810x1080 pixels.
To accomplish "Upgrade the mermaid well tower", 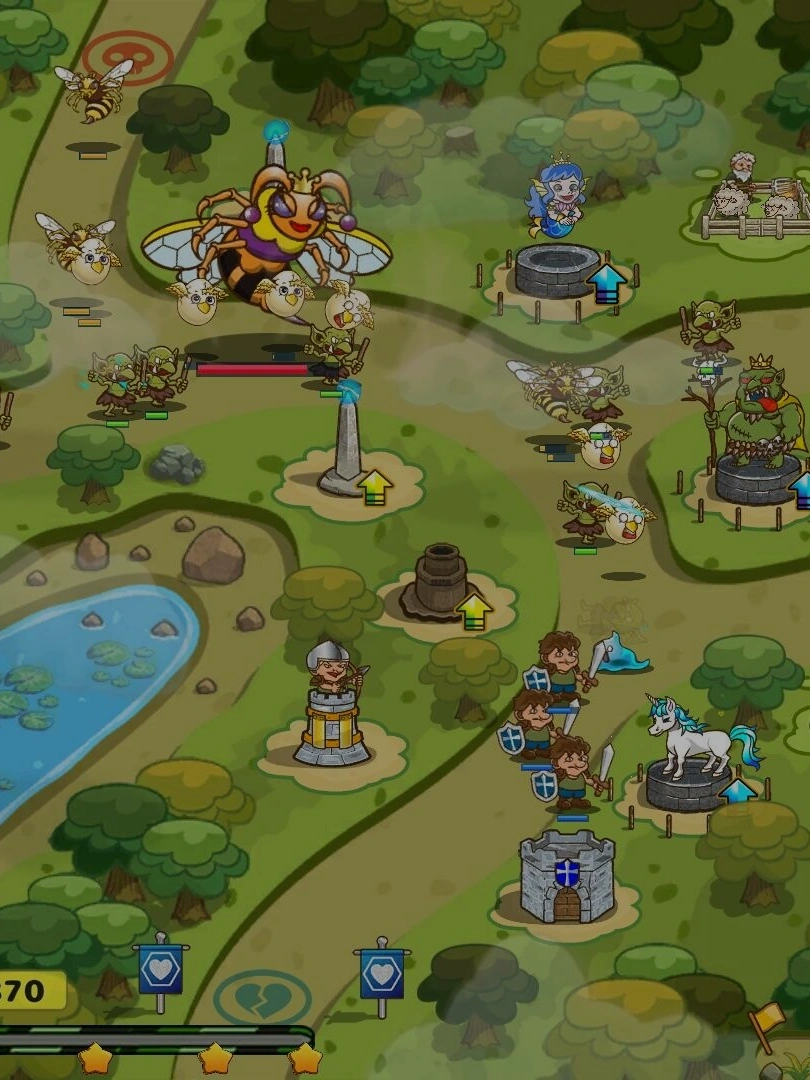I will click(607, 283).
